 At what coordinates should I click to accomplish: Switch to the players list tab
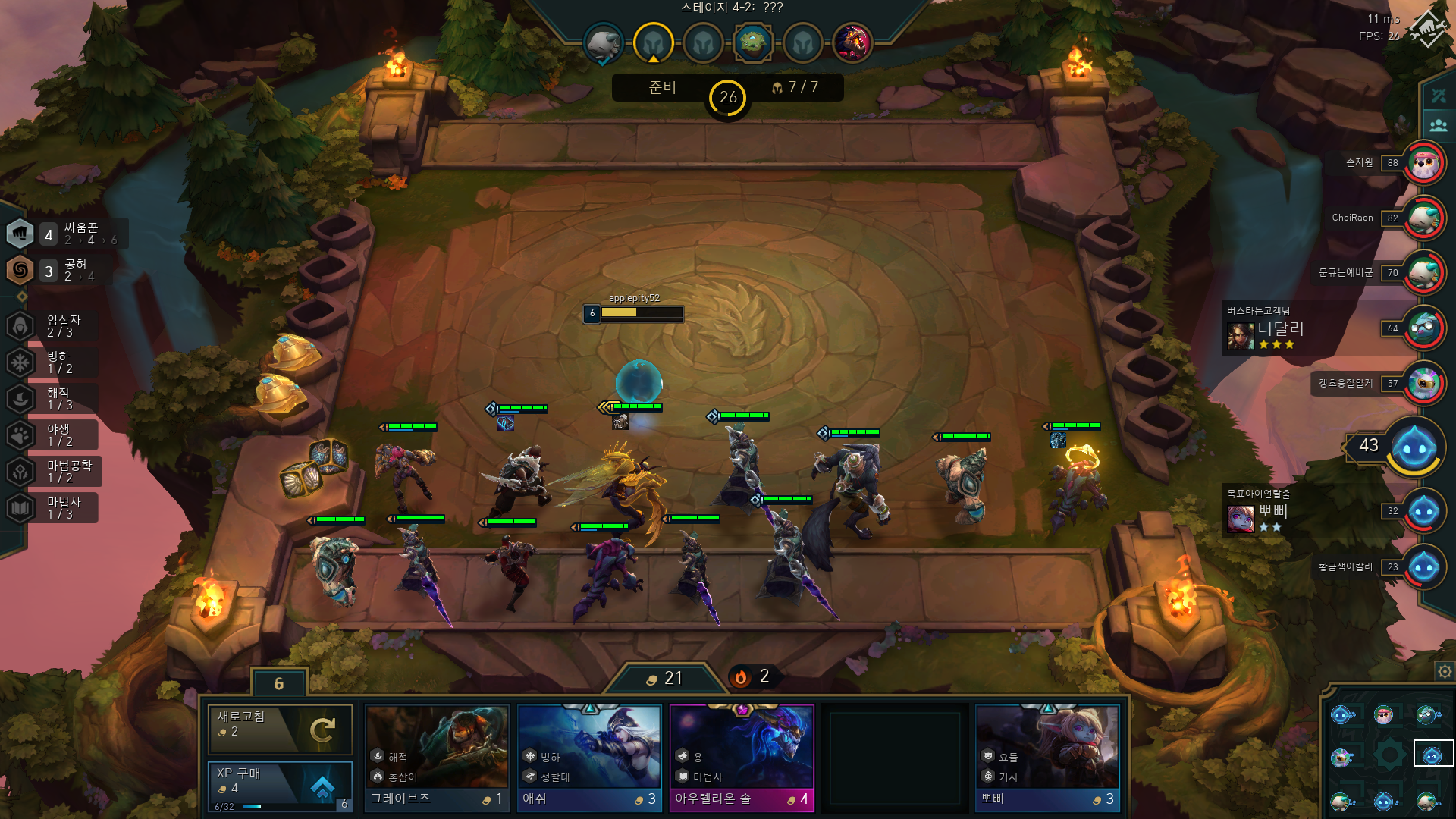point(1439,125)
